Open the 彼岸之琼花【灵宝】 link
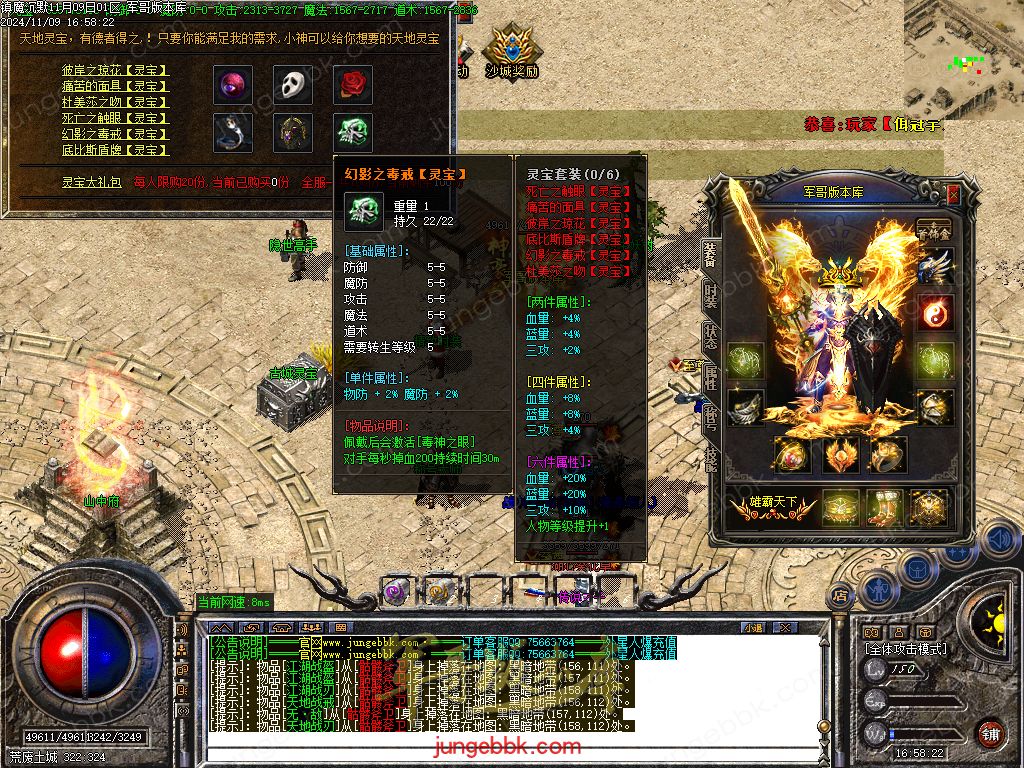This screenshot has width=1024, height=768. [115, 71]
